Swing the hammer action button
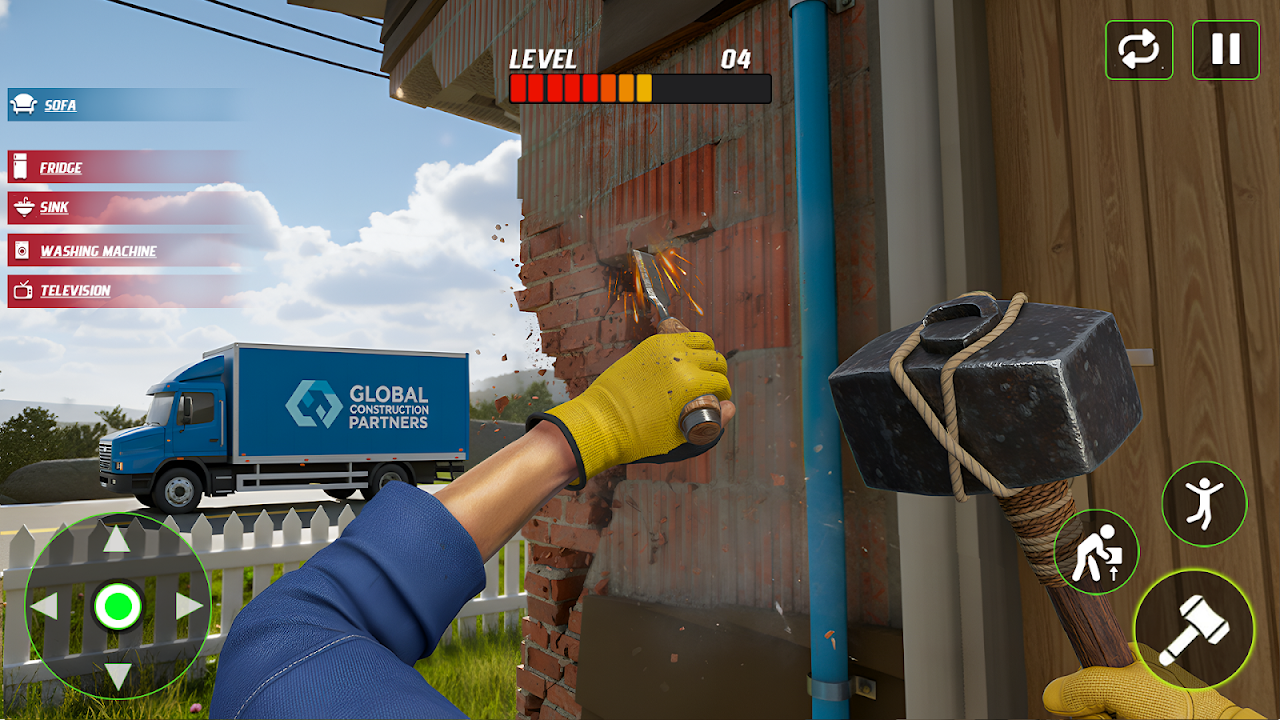 click(x=1193, y=628)
